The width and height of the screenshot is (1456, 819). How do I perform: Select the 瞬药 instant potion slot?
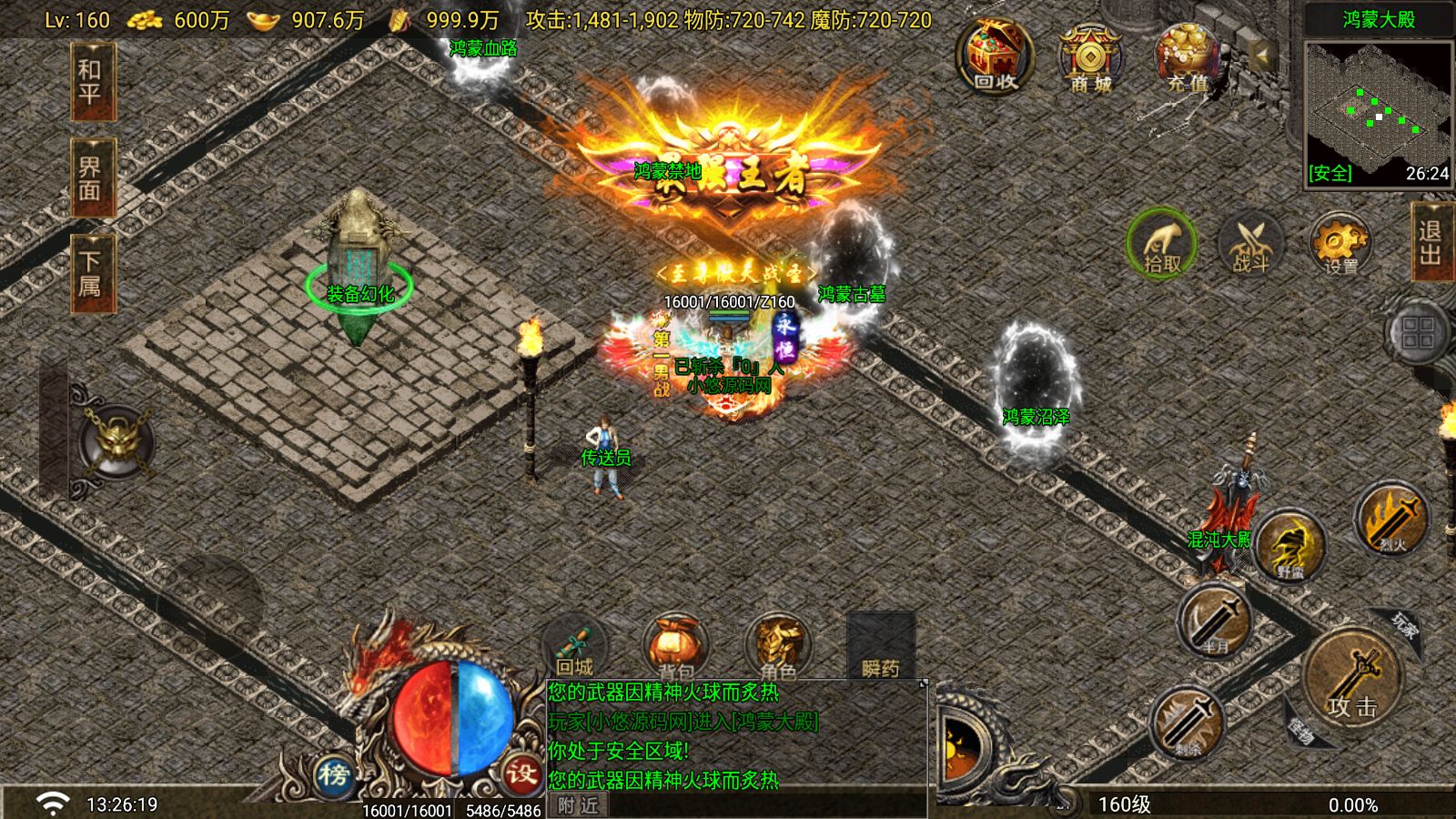880,648
